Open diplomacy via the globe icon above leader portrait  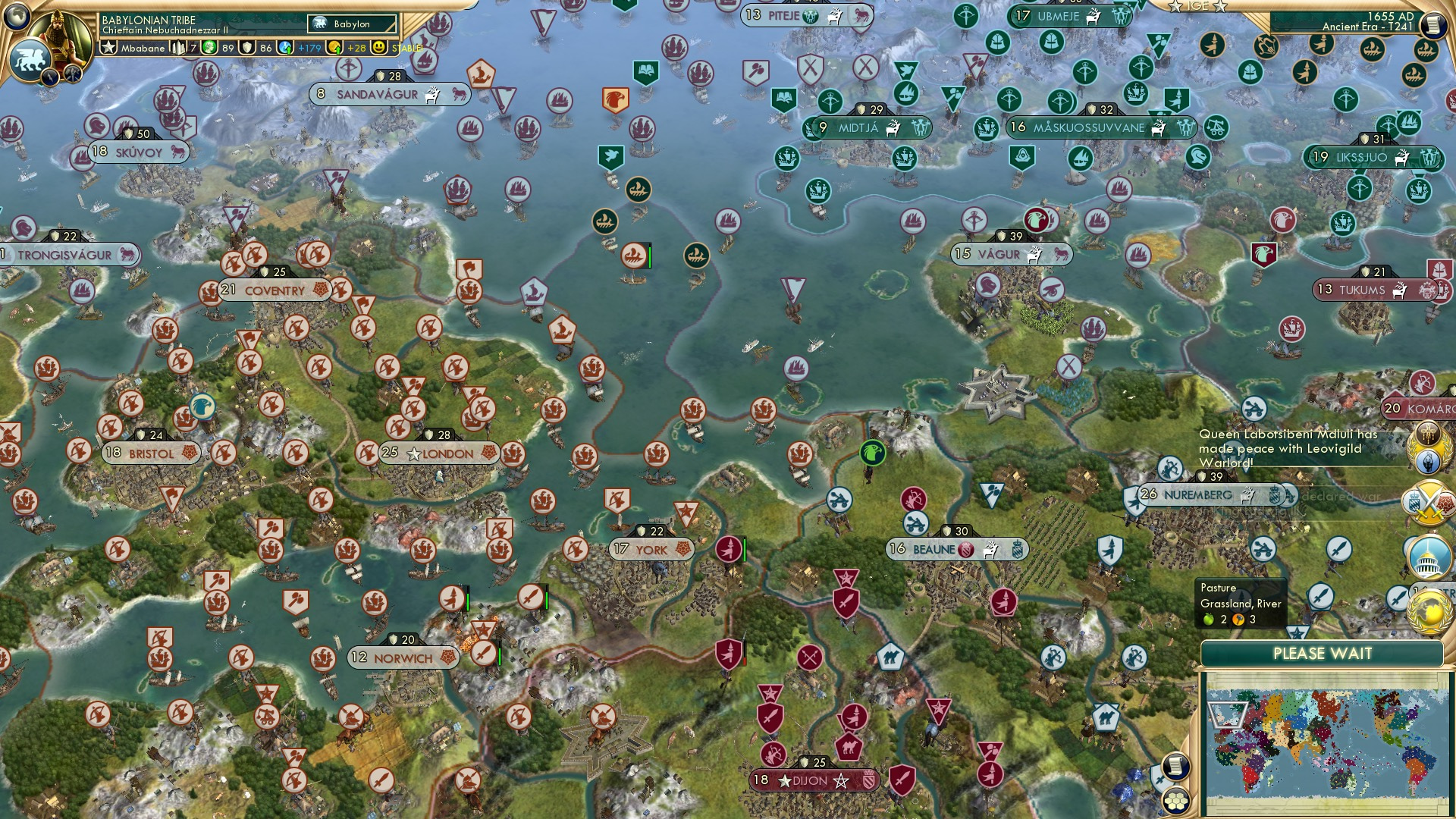[x=15, y=17]
